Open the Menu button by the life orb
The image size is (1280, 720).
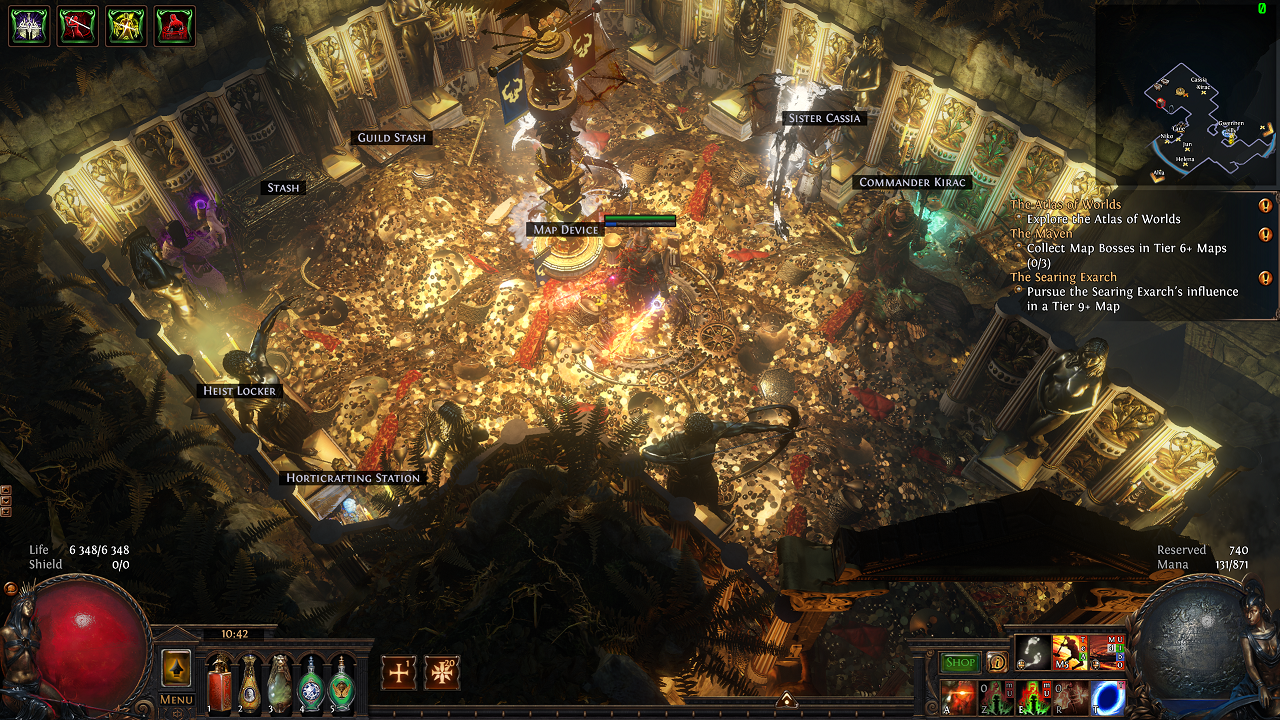pos(176,699)
